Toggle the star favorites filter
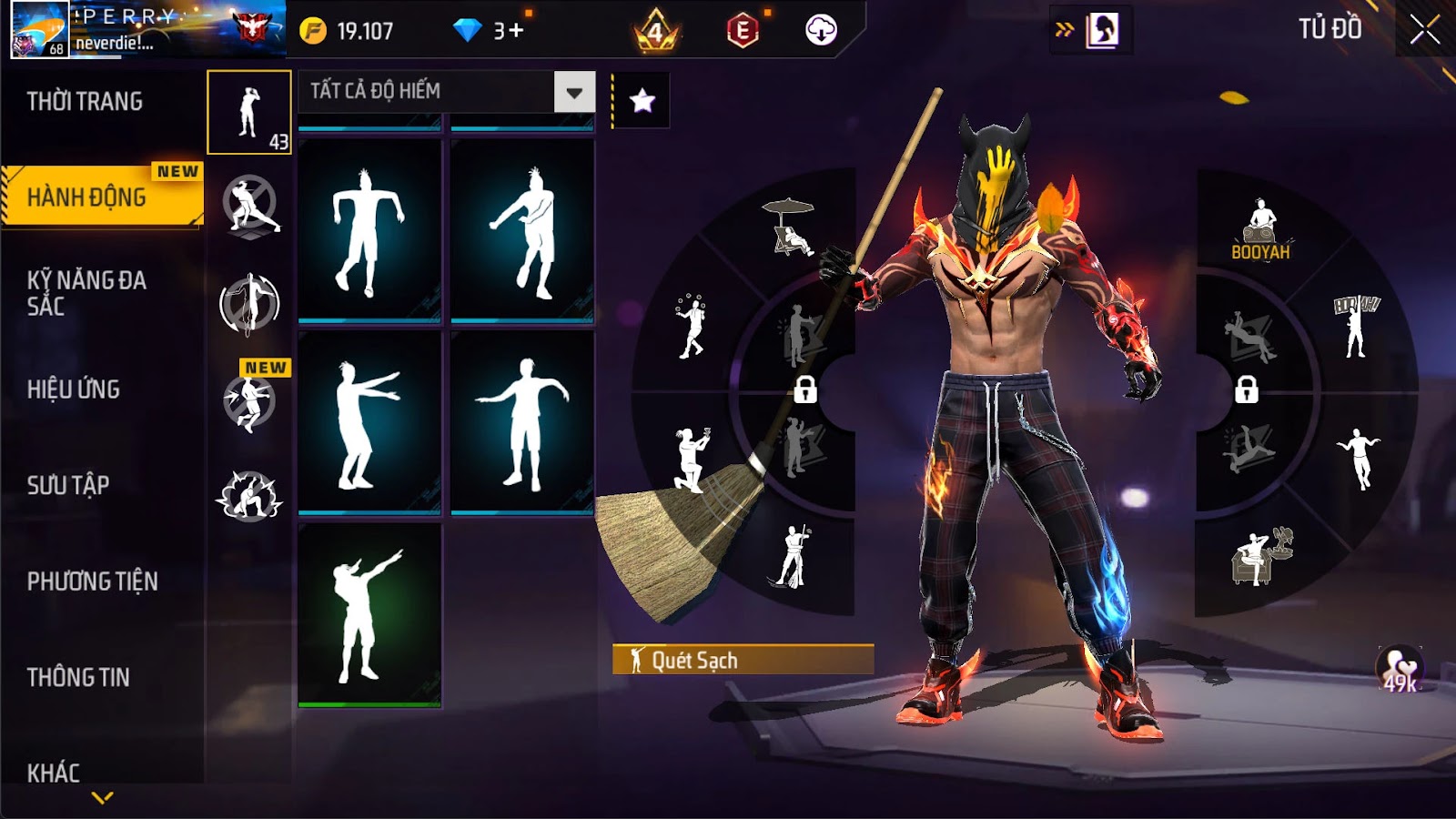 pyautogui.click(x=642, y=100)
